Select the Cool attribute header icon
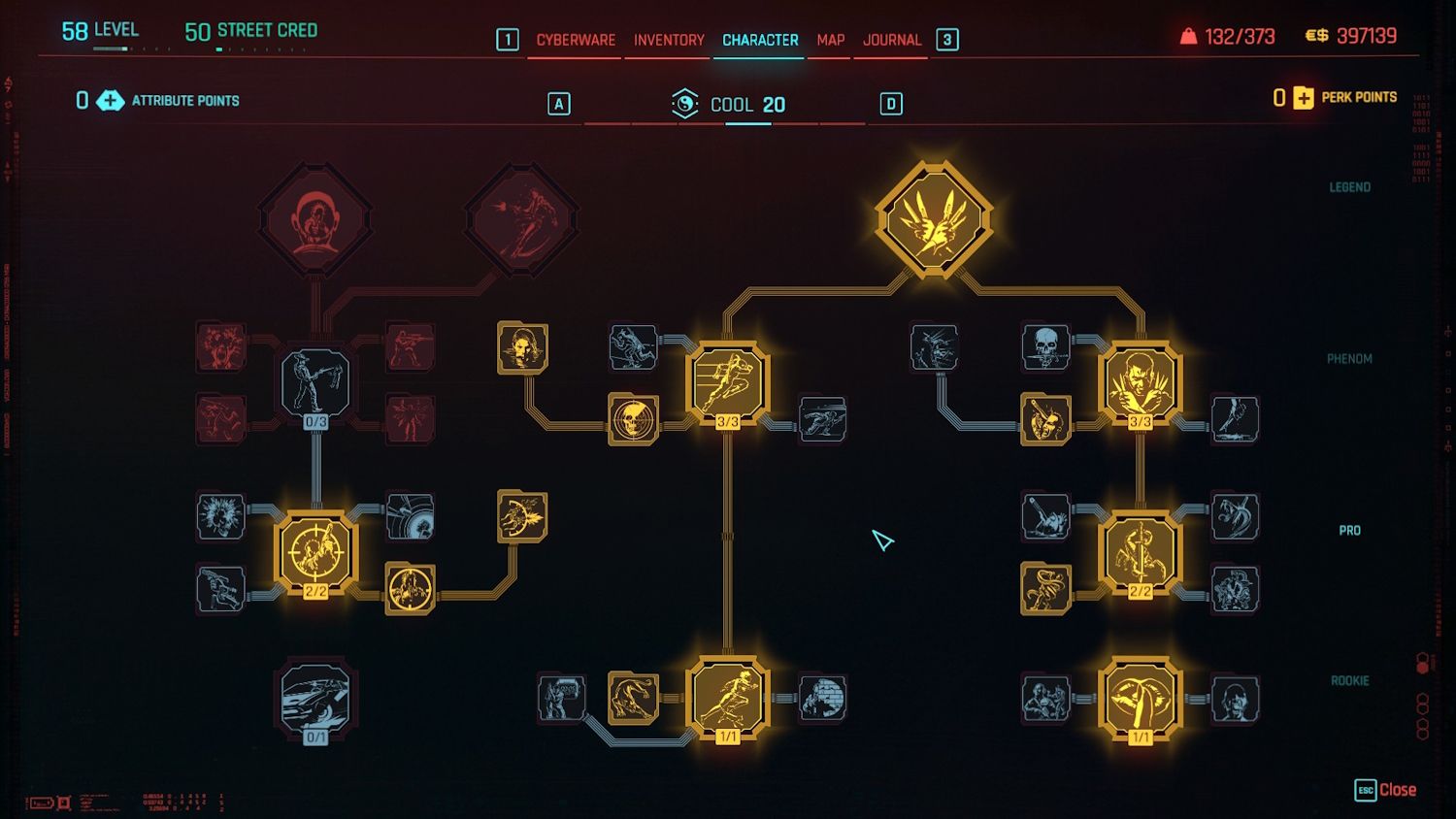Viewport: 1456px width, 819px height. pyautogui.click(x=684, y=104)
